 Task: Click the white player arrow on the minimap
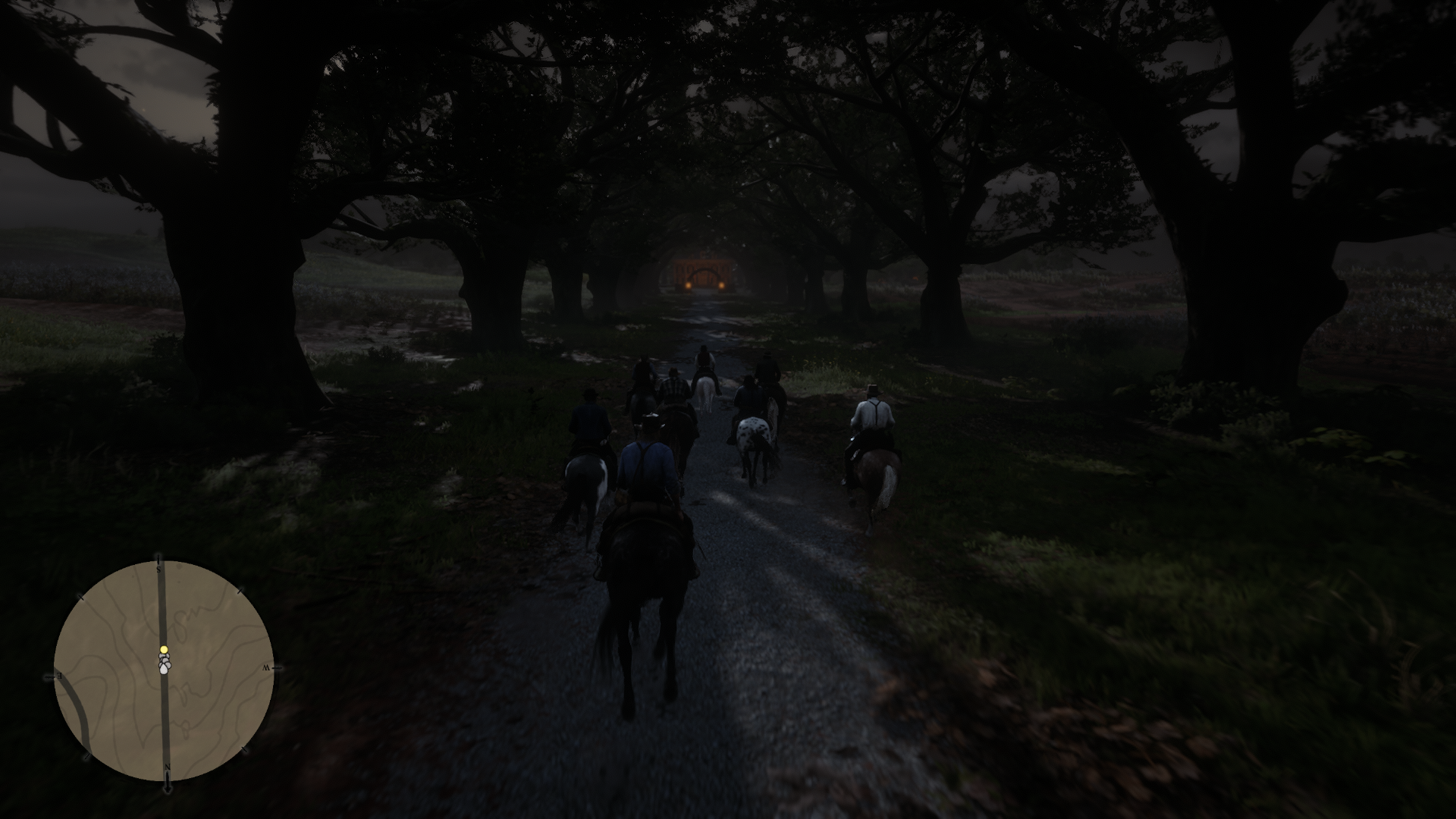tap(163, 669)
